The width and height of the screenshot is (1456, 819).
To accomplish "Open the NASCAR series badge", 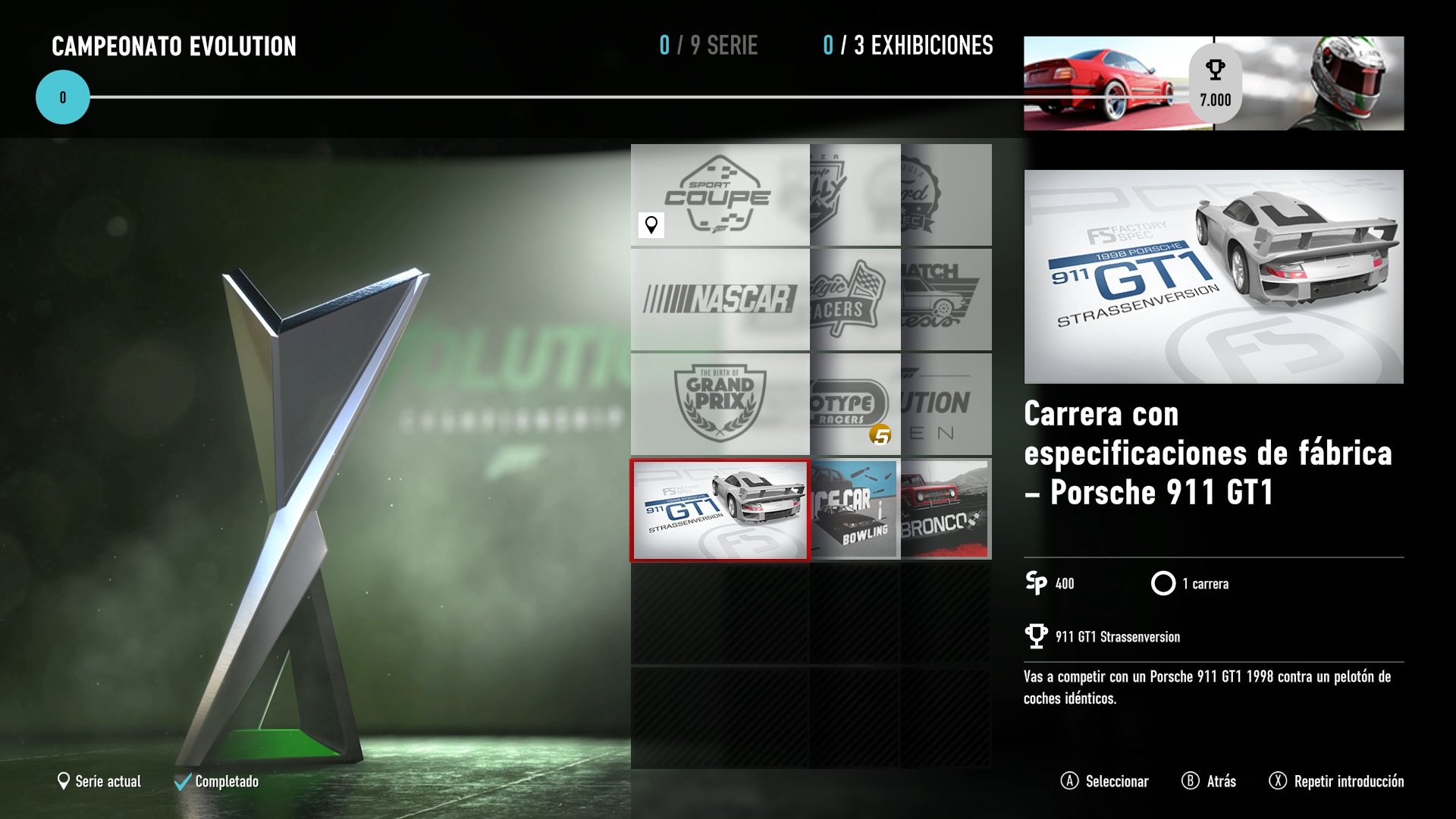I will (x=719, y=299).
